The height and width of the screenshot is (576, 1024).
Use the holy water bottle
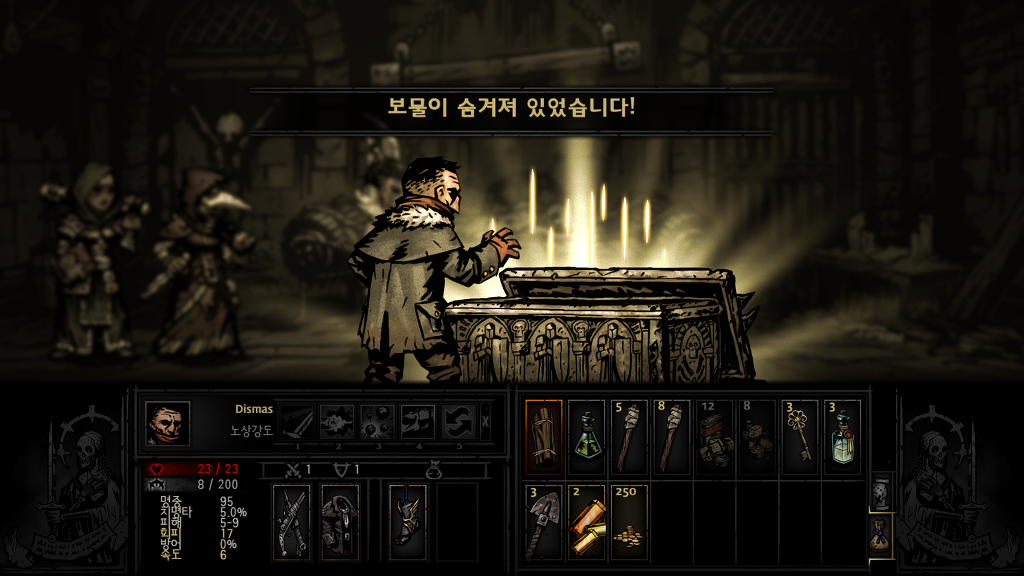coord(842,437)
